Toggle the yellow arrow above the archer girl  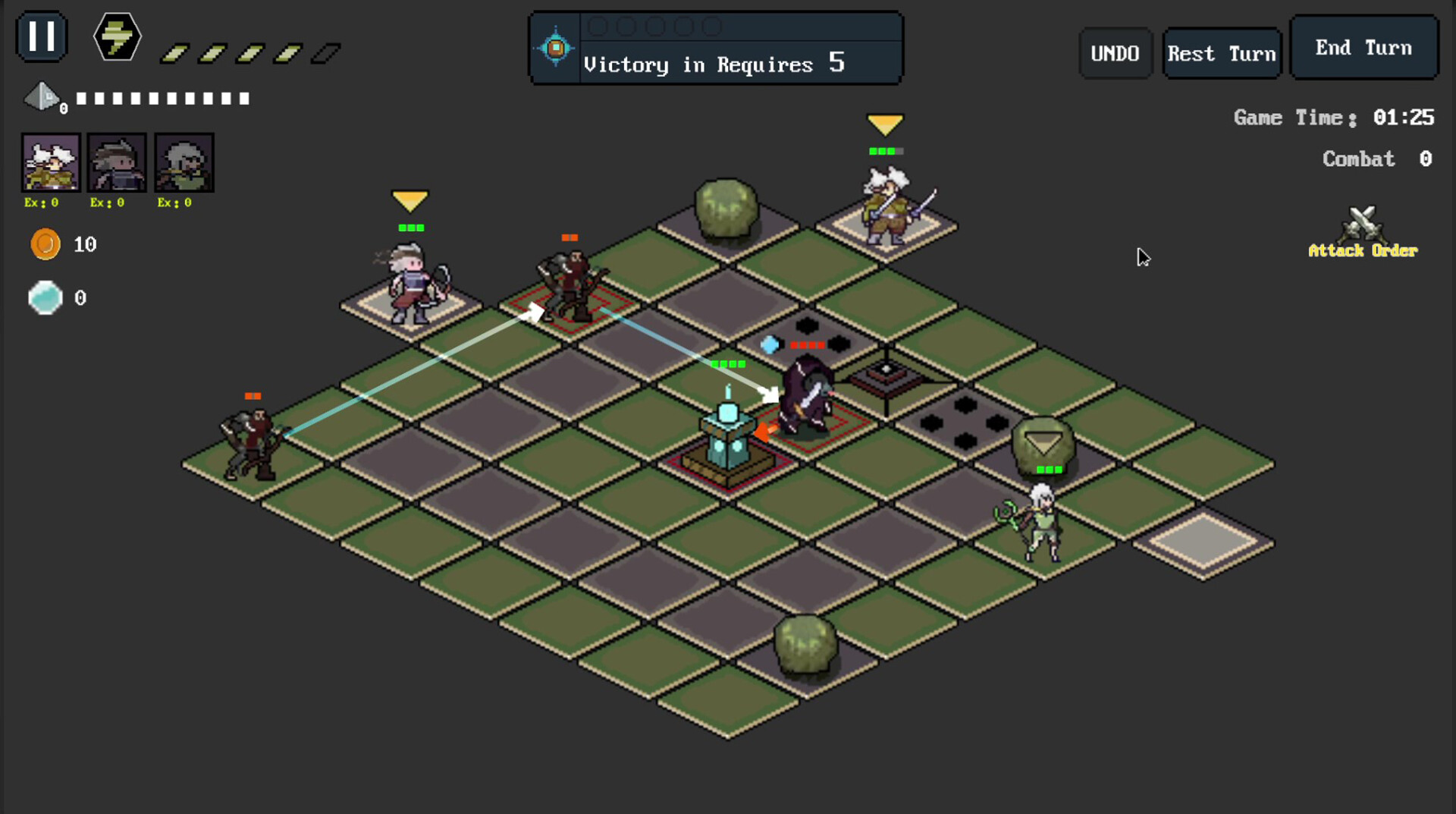tap(409, 201)
